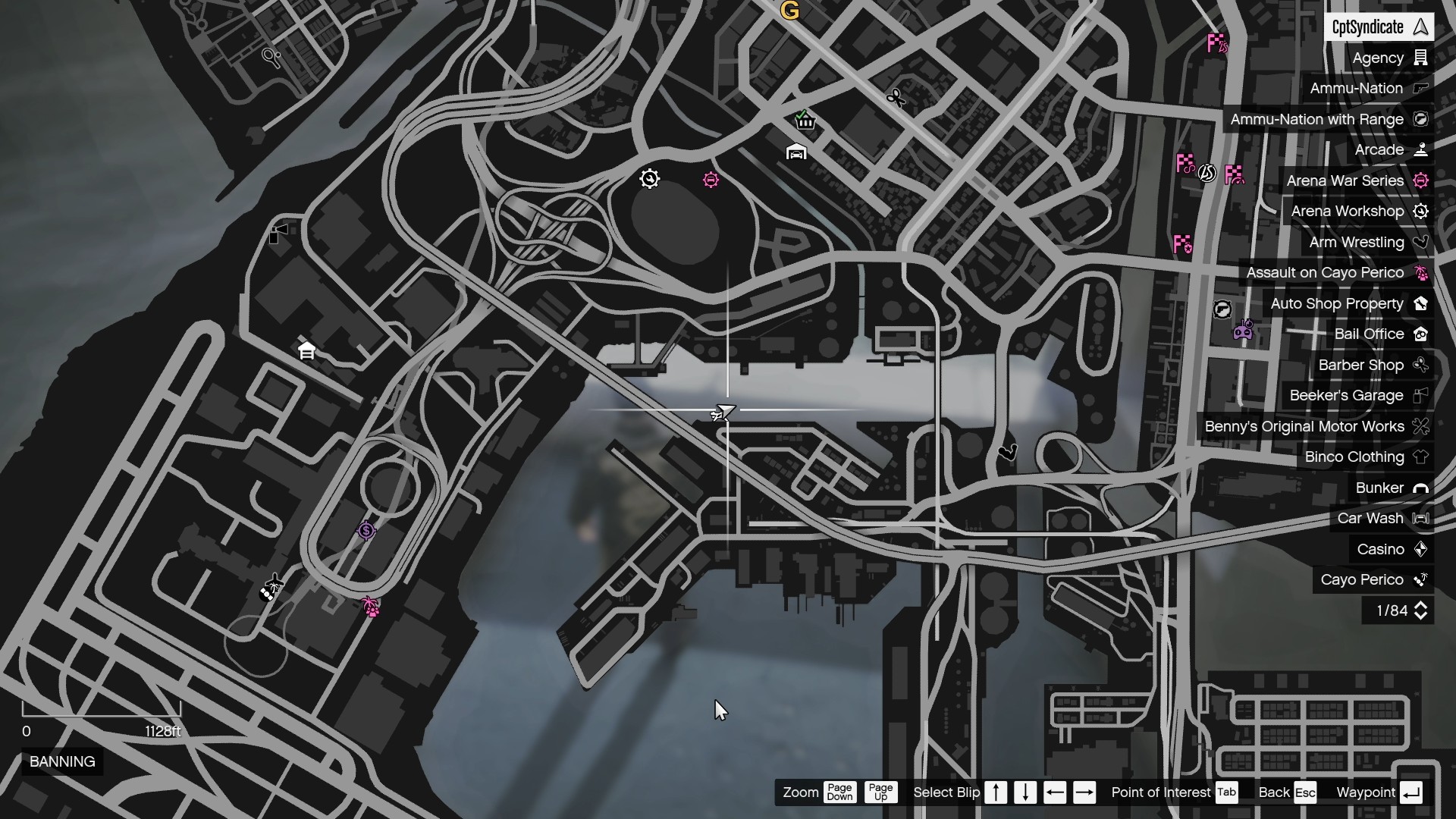Pick Binco Clothing from the legend

pos(1365,457)
